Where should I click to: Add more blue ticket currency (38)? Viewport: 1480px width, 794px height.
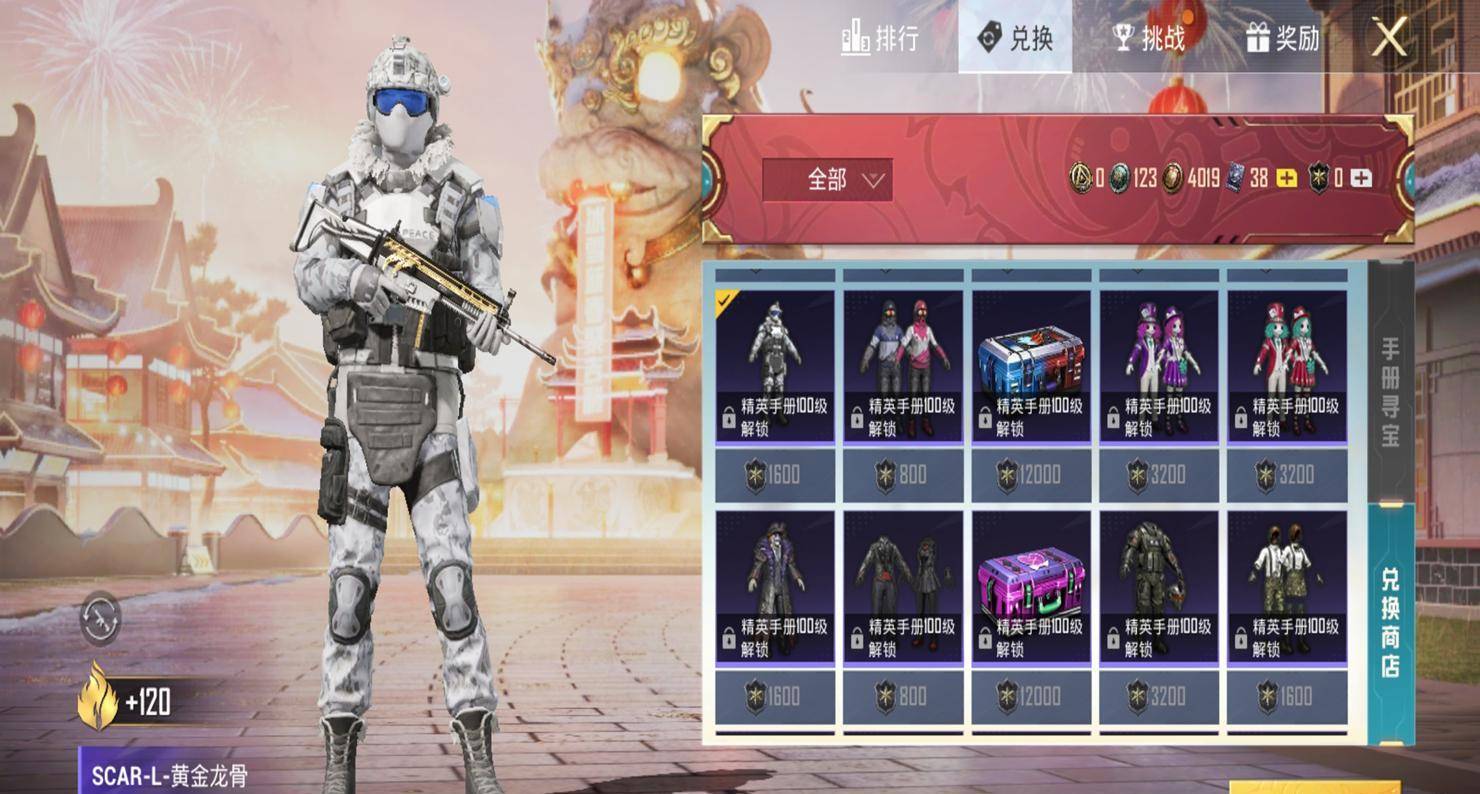click(1287, 179)
